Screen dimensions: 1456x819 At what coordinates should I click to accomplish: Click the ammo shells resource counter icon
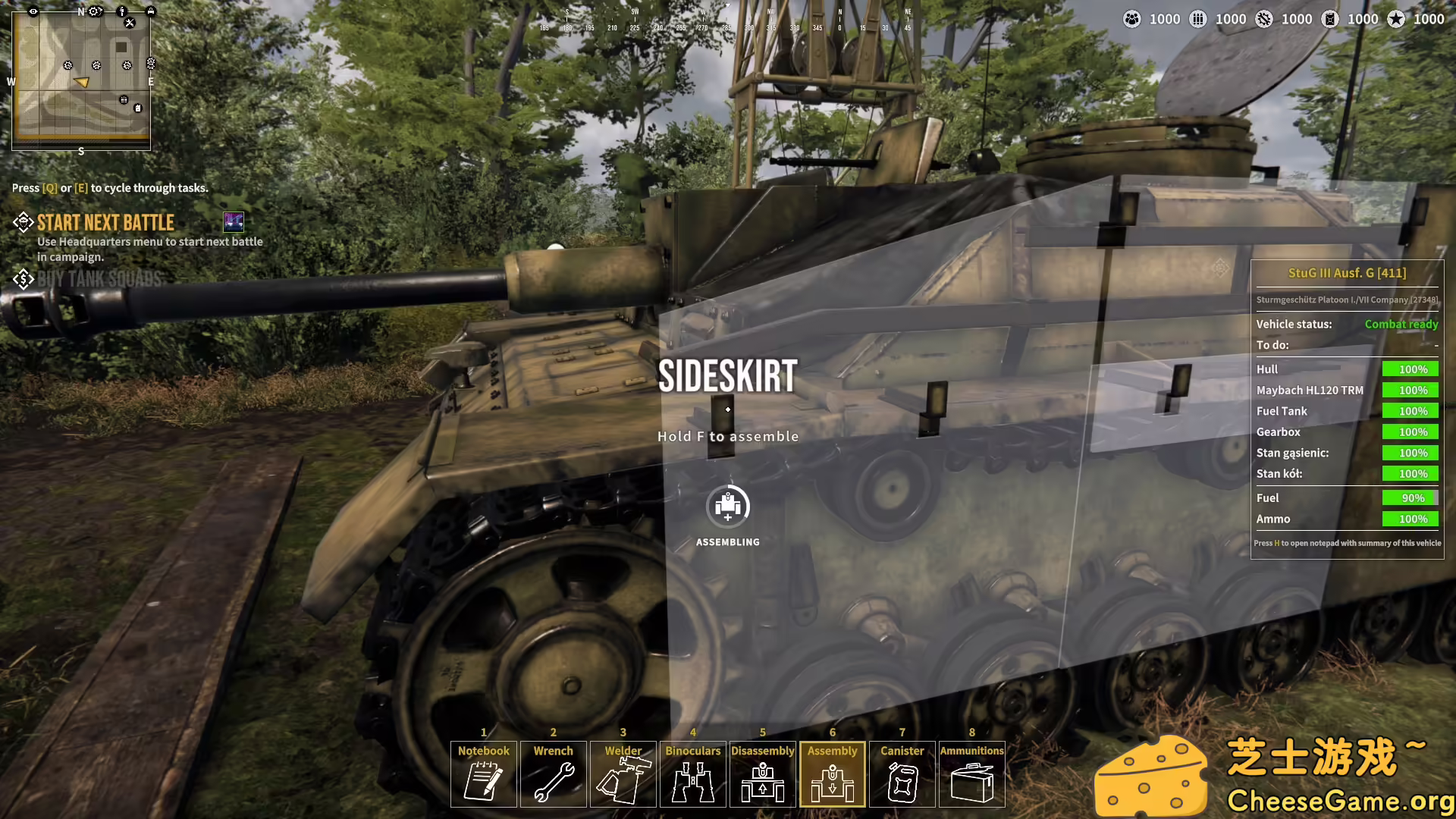pos(1198,19)
